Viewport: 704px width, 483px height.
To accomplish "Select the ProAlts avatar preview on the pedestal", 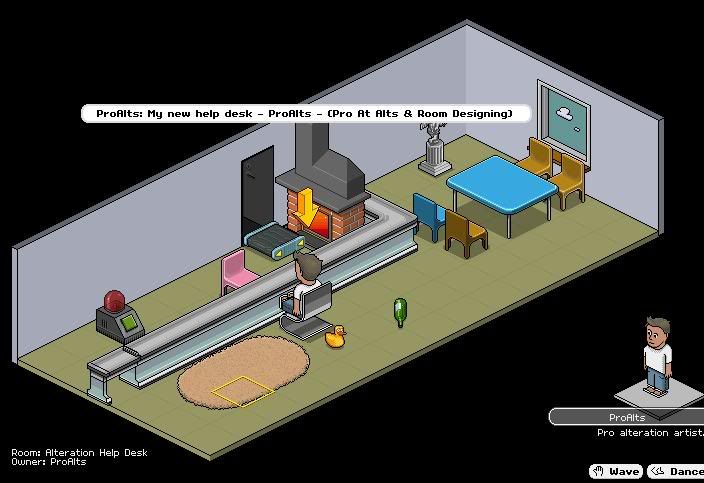I will (657, 357).
